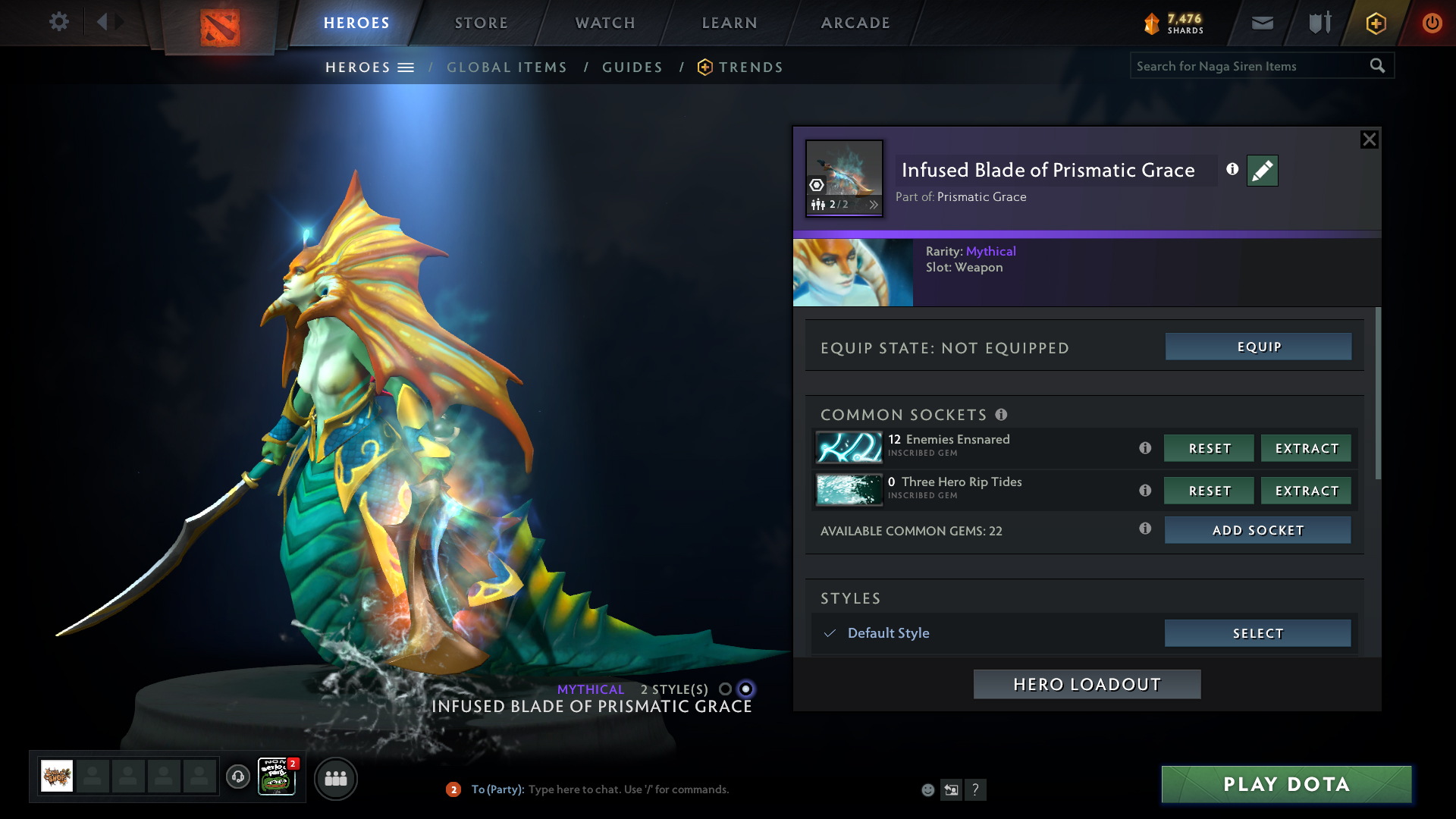The image size is (1456, 819).
Task: Rename item with the pencil button
Action: tap(1262, 171)
